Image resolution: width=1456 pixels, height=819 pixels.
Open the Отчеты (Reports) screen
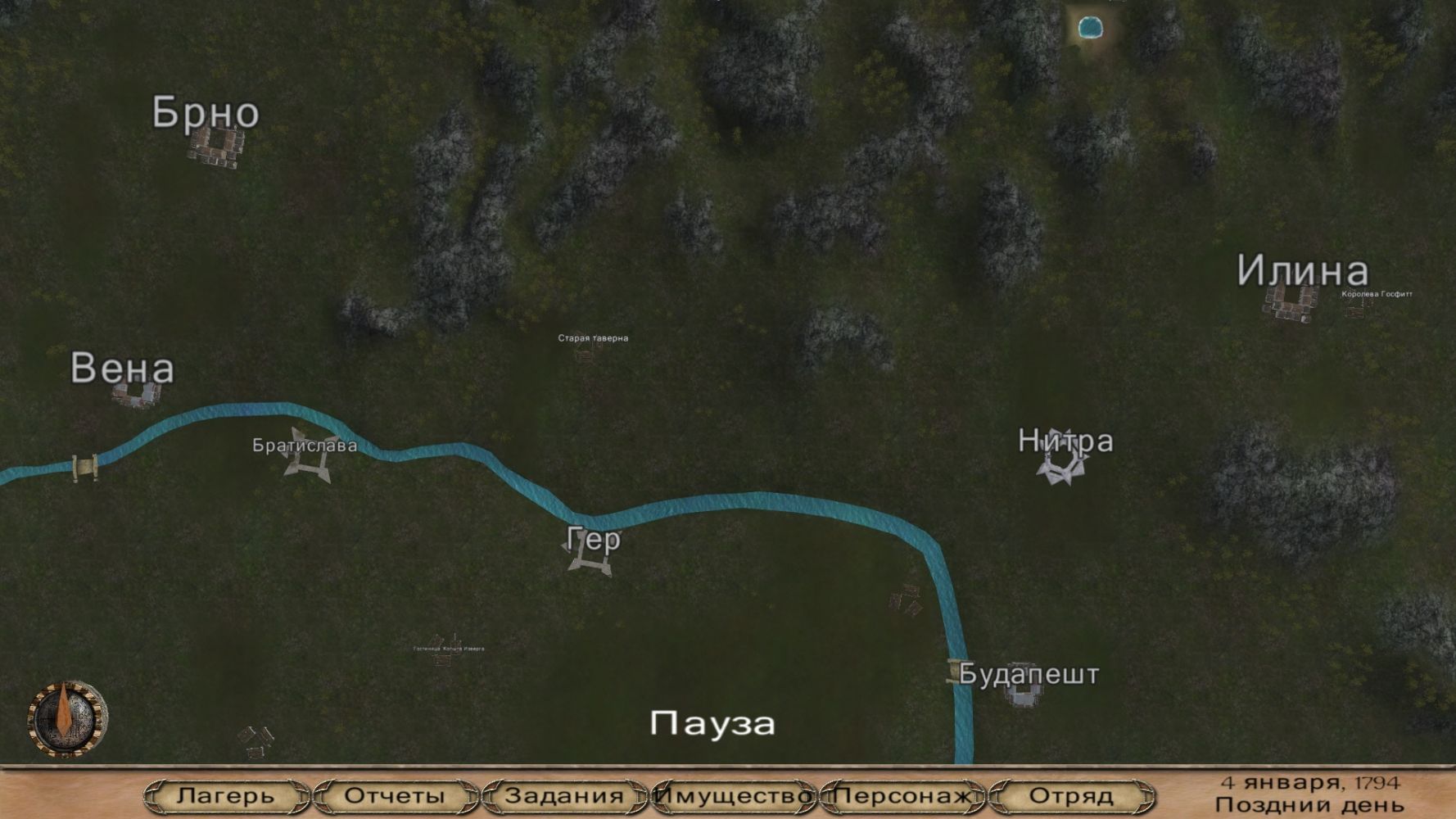tap(395, 795)
